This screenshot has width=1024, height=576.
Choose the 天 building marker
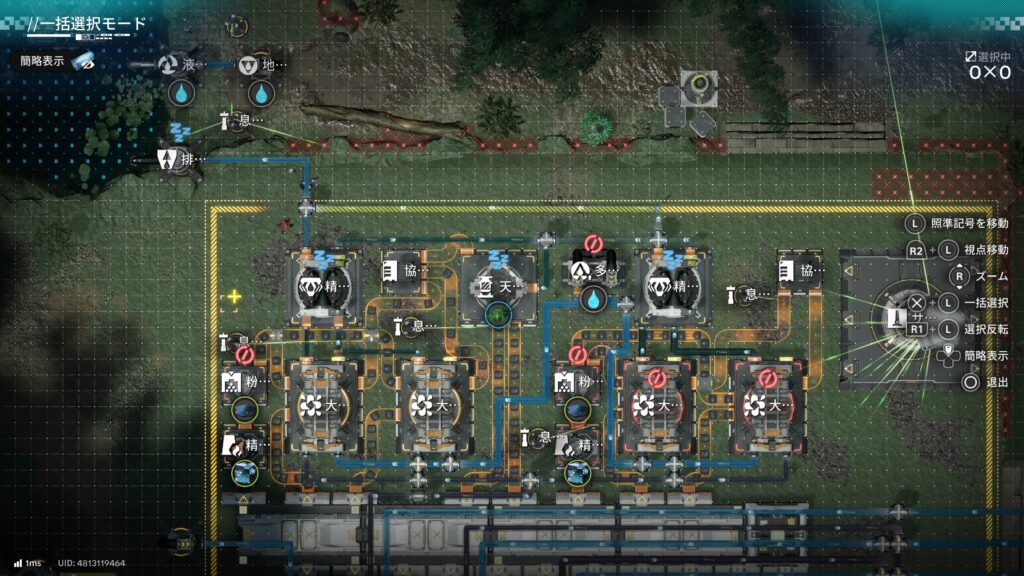coord(483,287)
